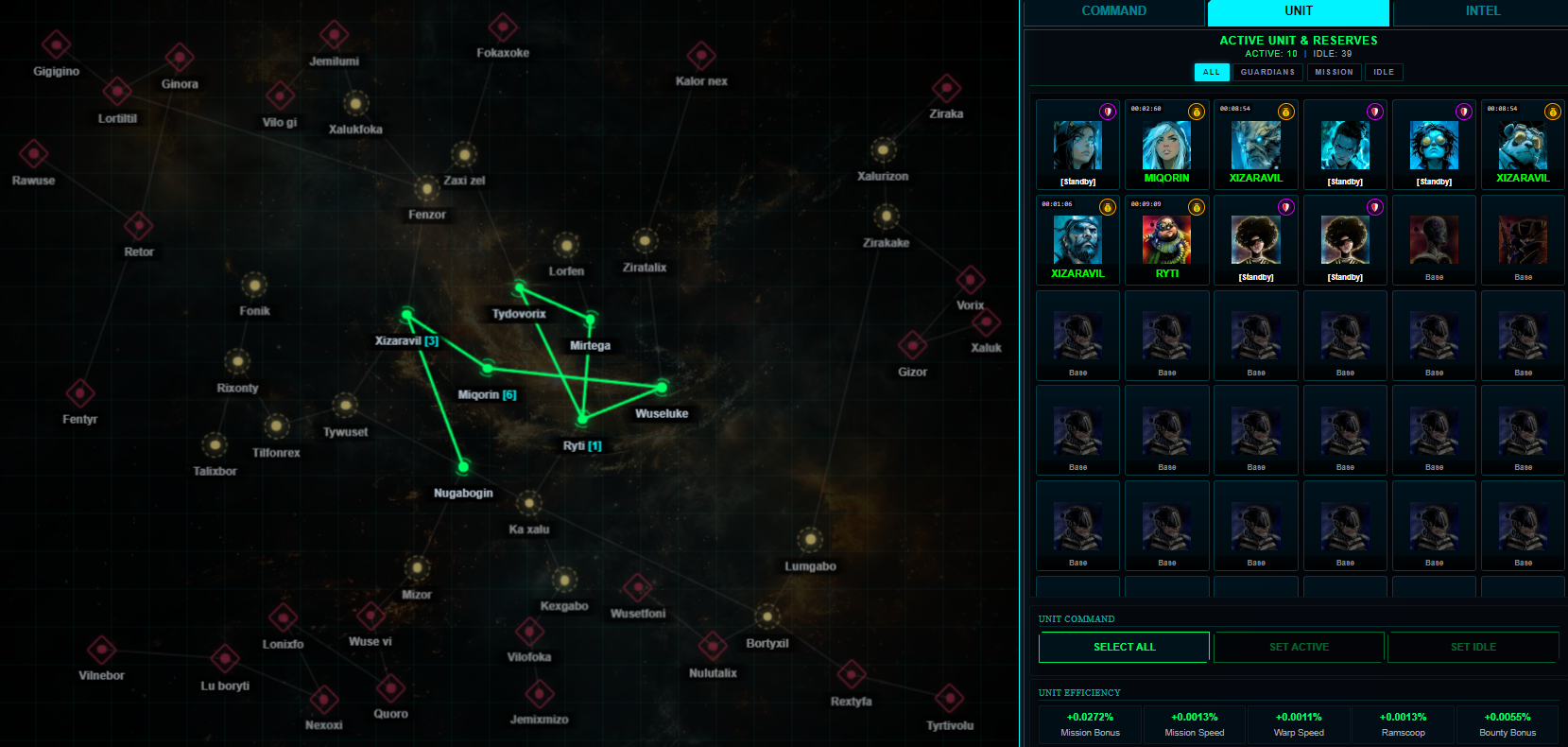
Task: Open the INTEL tab
Action: (1482, 11)
